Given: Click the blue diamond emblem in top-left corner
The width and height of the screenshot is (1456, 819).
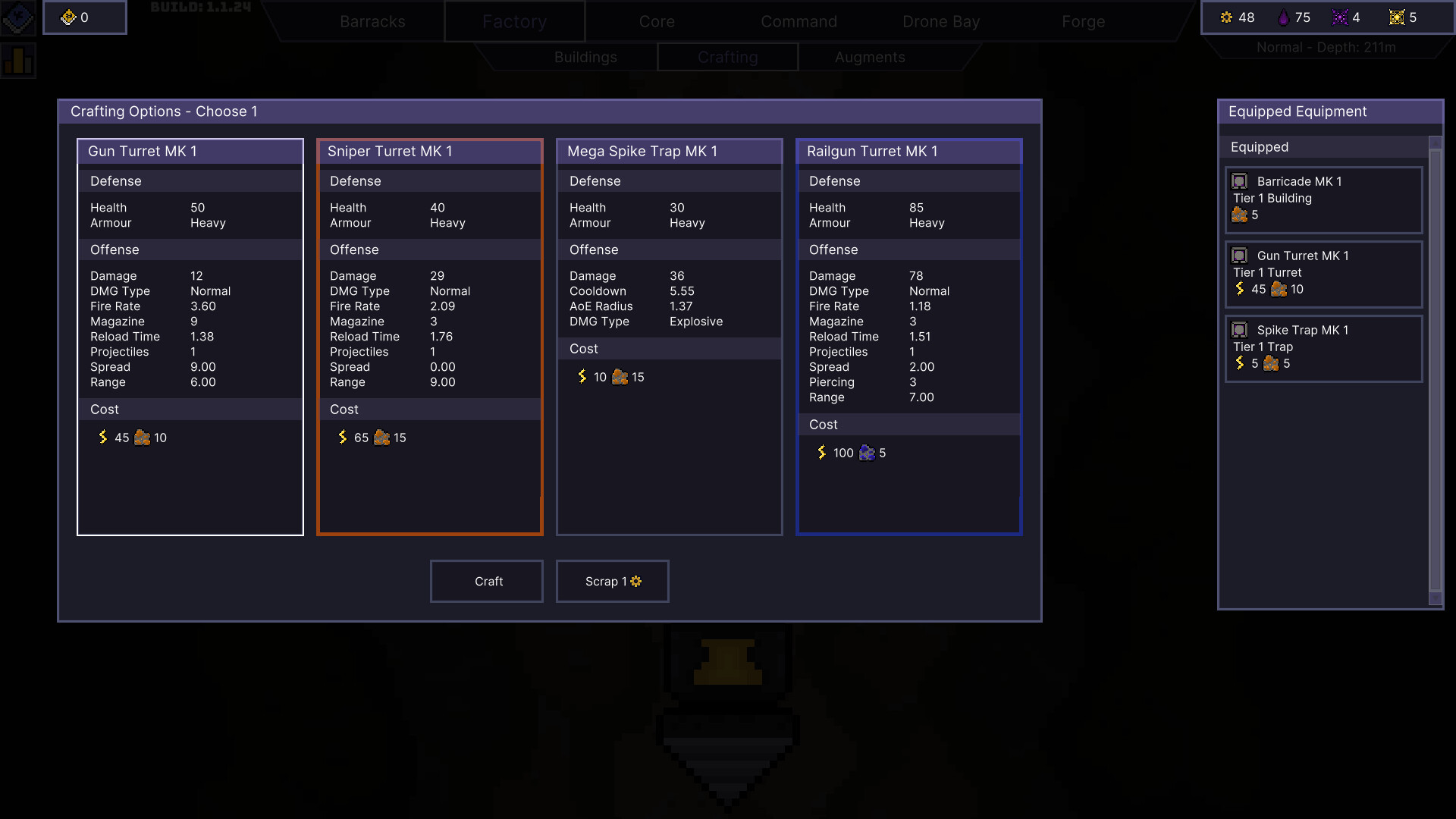Looking at the screenshot, I should 18,17.
